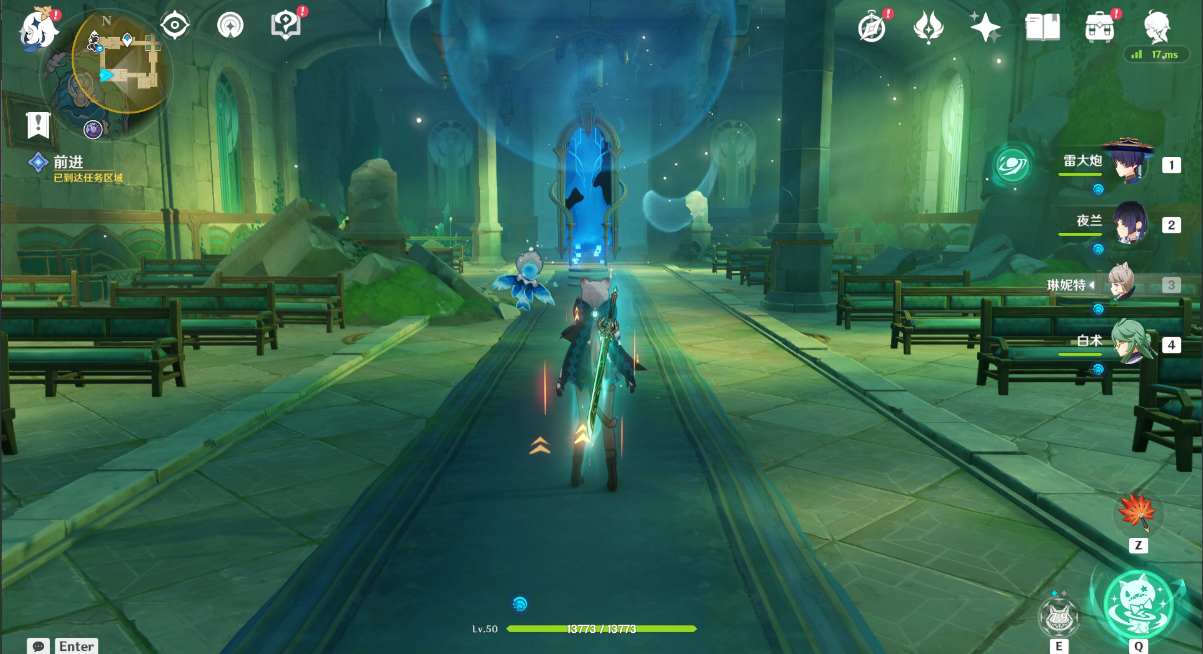
Task: Open the adventurer handbook book icon
Action: 1042,27
